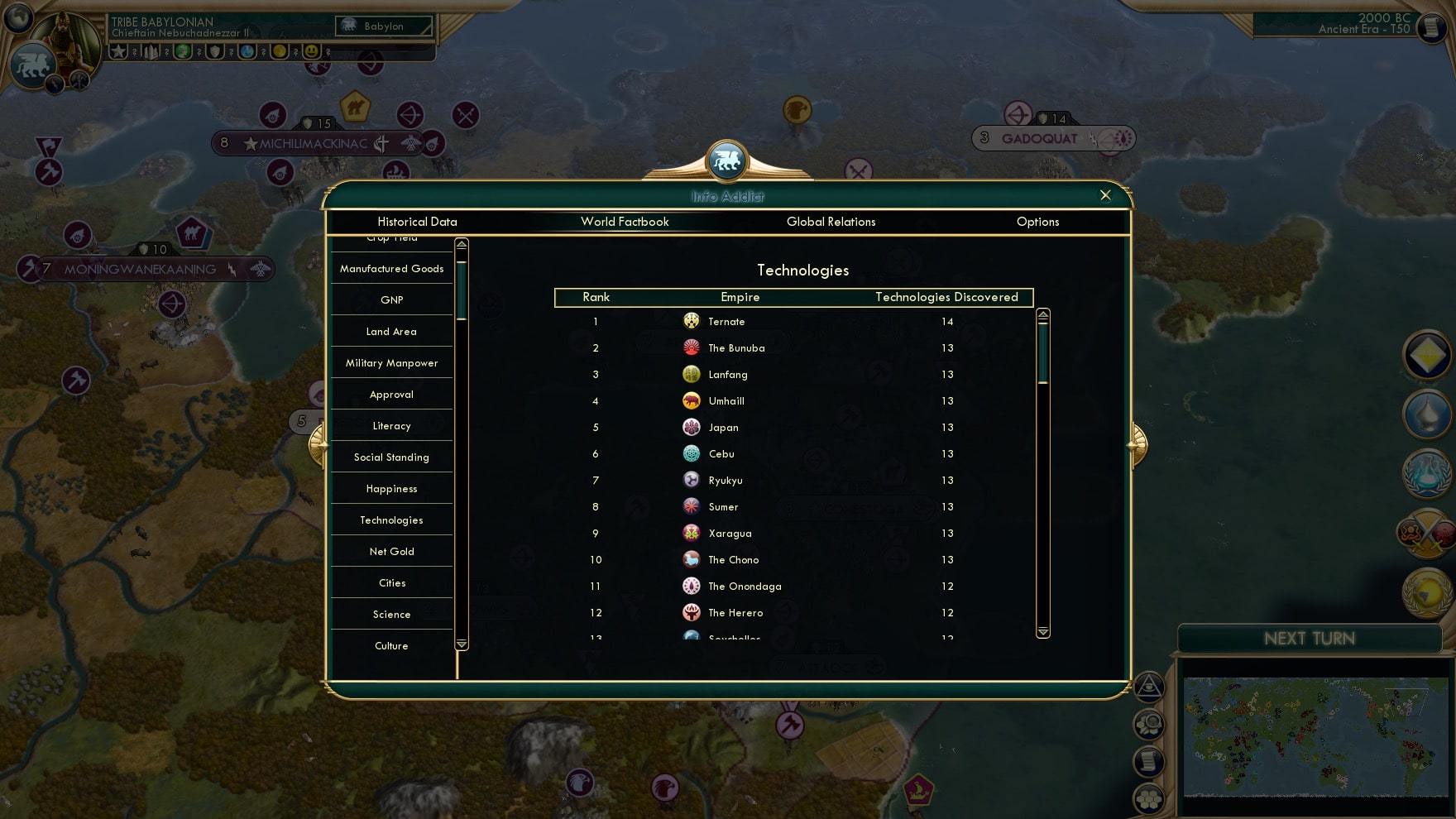
Task: Select the Ternate empire emblem in the list
Action: [692, 321]
